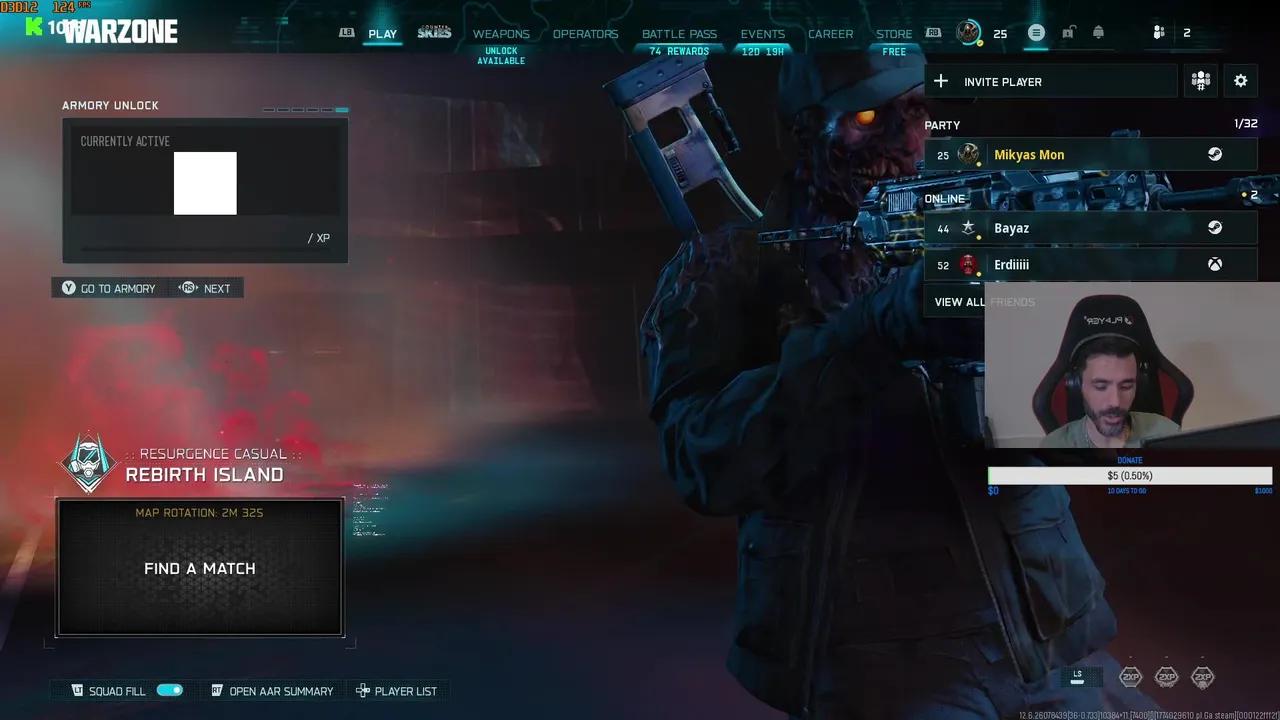1280x720 pixels.
Task: Open the friends icon showing 2 online
Action: tap(1158, 32)
